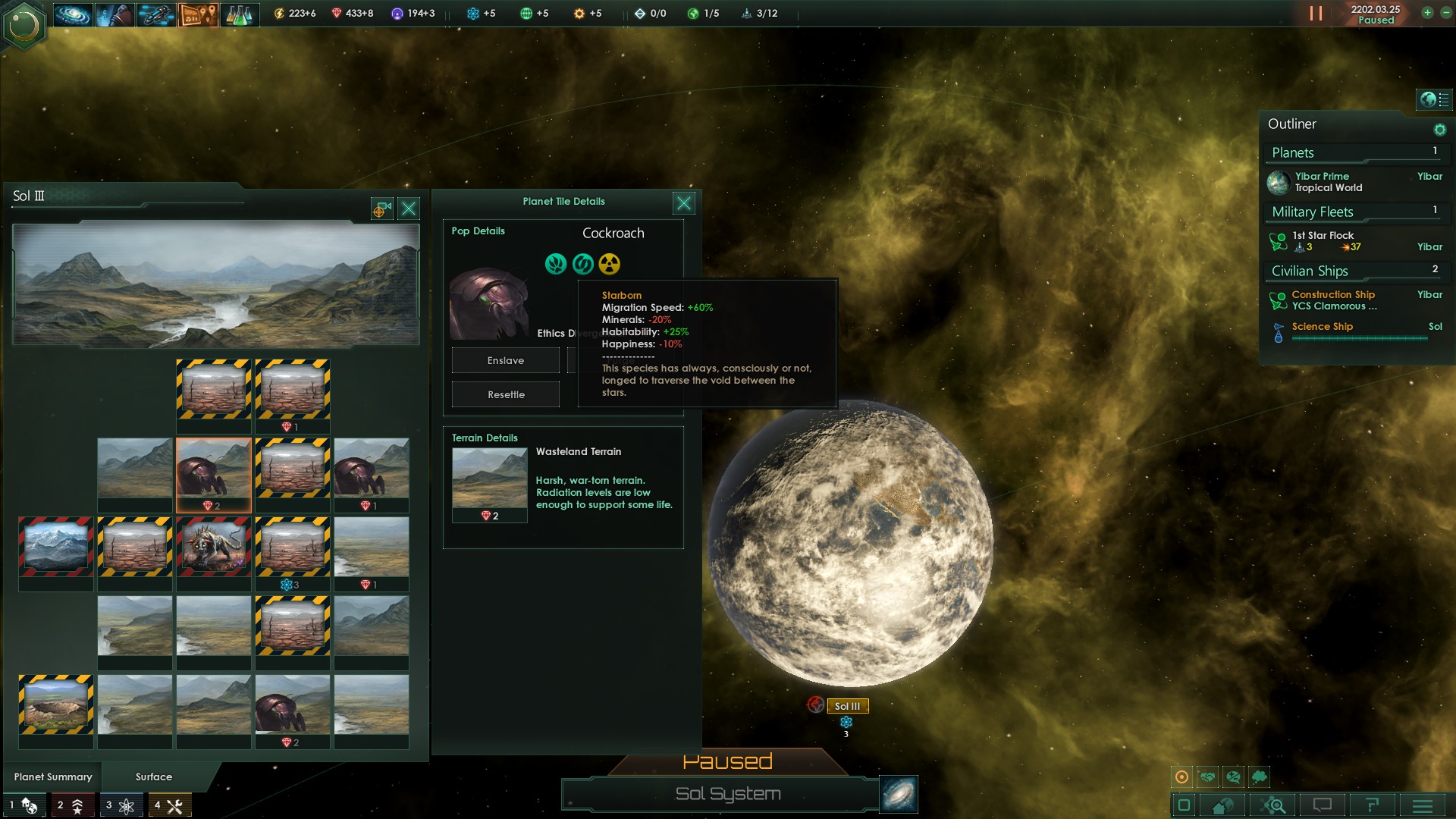
Task: Enslave the Cockroach pop
Action: pyautogui.click(x=505, y=360)
